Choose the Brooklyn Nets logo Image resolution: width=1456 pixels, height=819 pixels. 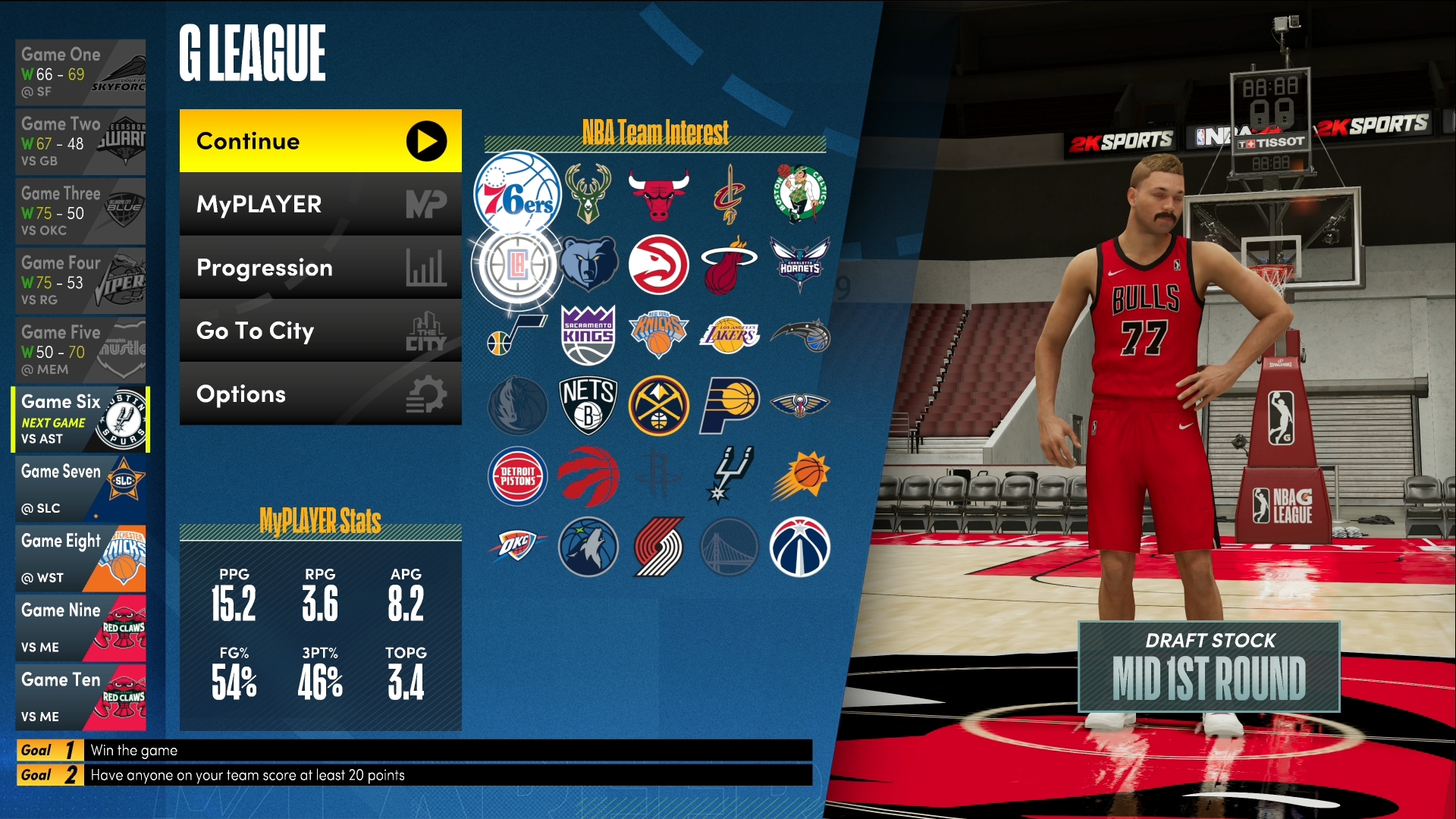588,406
